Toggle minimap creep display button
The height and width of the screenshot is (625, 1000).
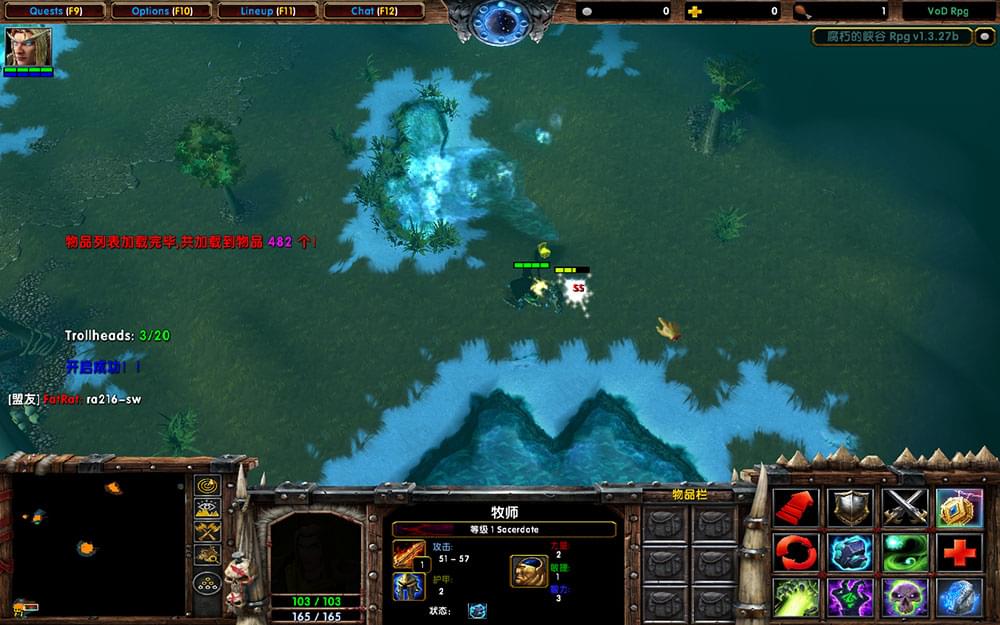tap(207, 555)
